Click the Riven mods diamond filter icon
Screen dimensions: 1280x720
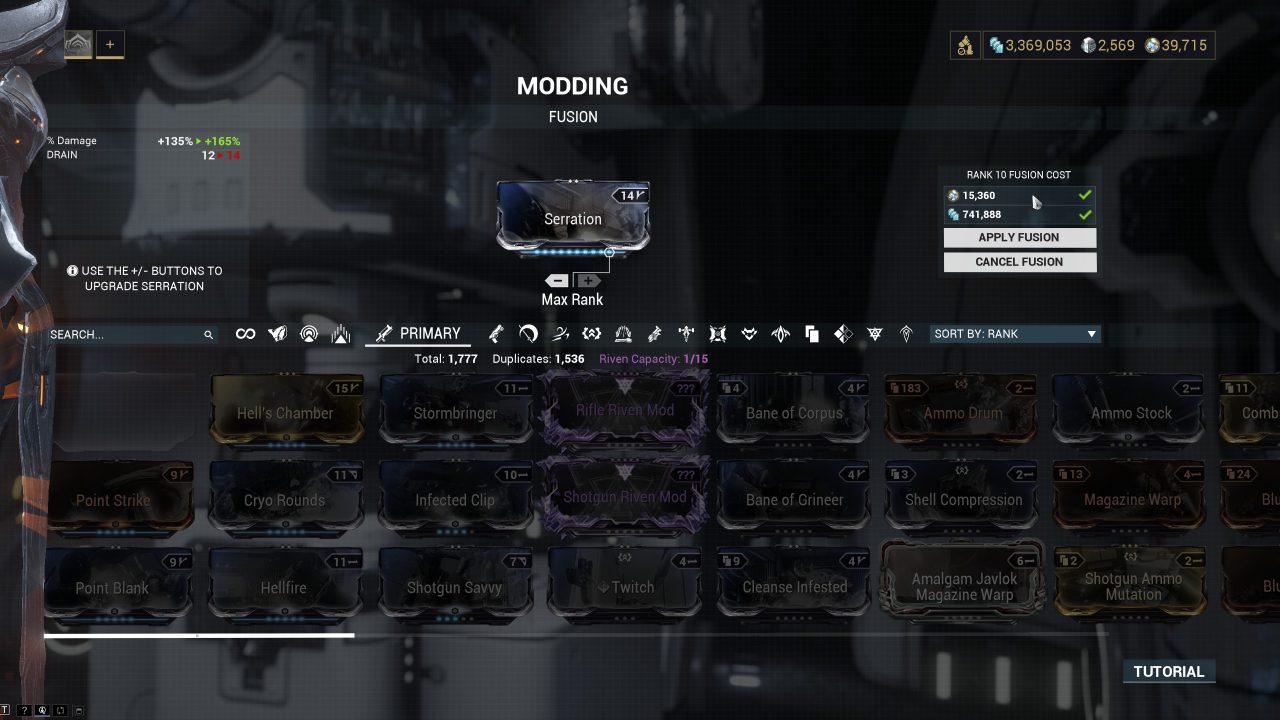point(844,333)
